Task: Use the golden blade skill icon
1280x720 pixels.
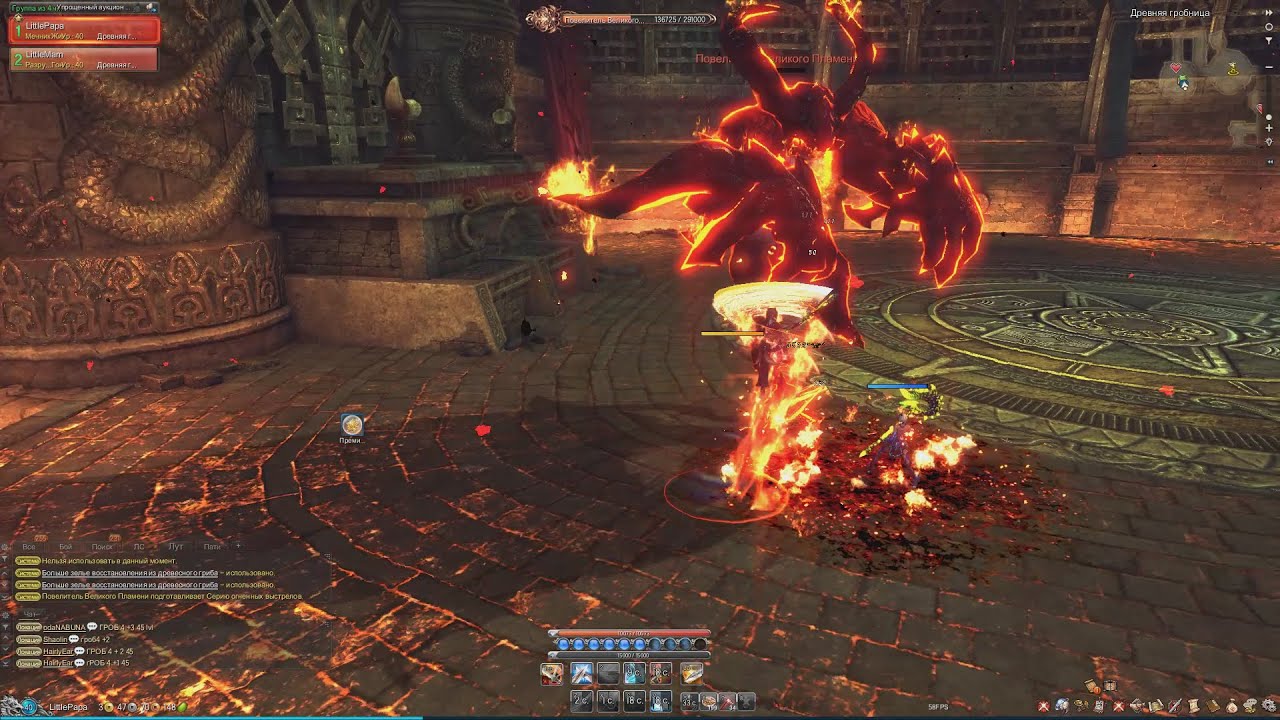Action: point(692,674)
